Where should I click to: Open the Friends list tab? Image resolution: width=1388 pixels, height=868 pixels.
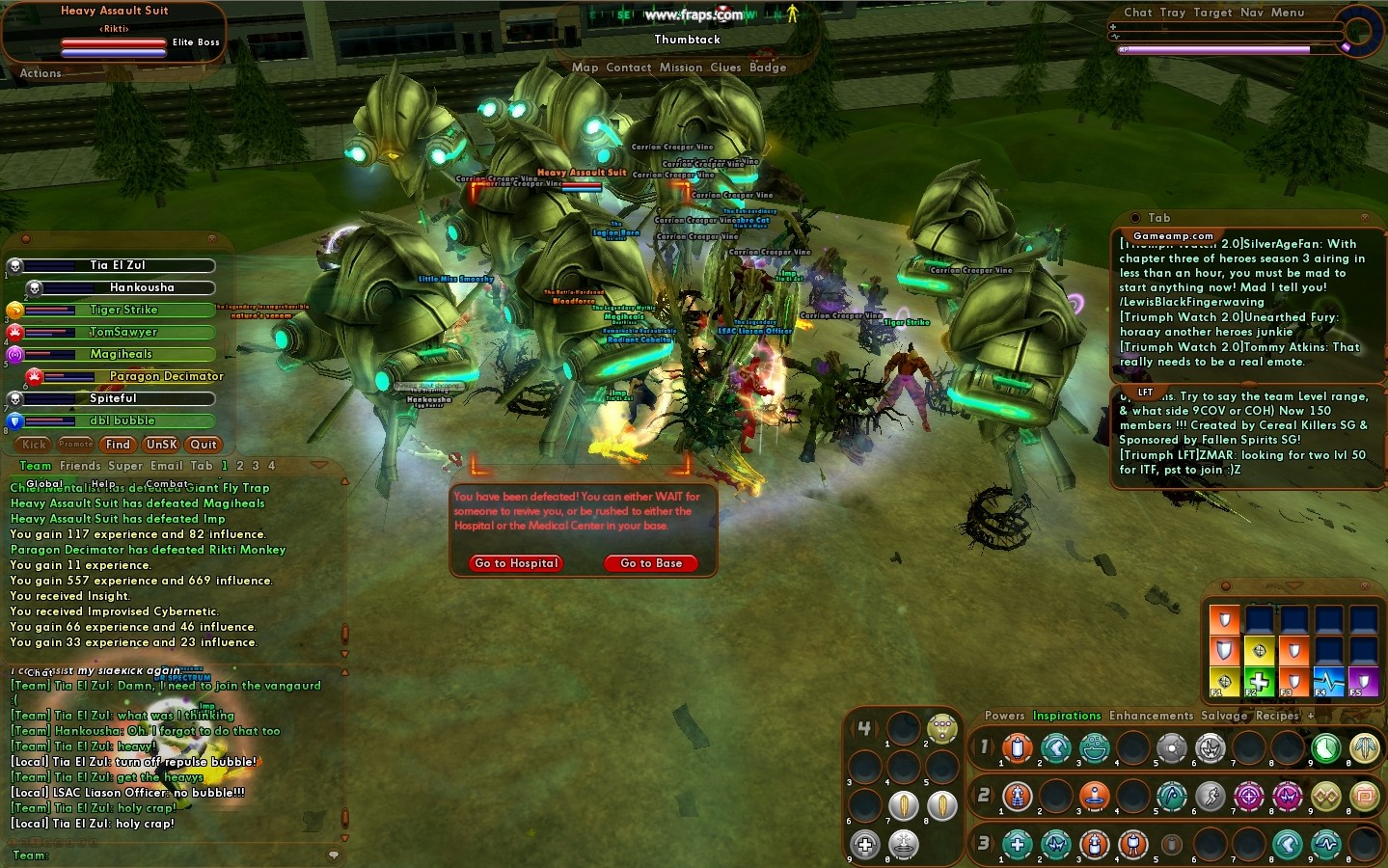80,466
